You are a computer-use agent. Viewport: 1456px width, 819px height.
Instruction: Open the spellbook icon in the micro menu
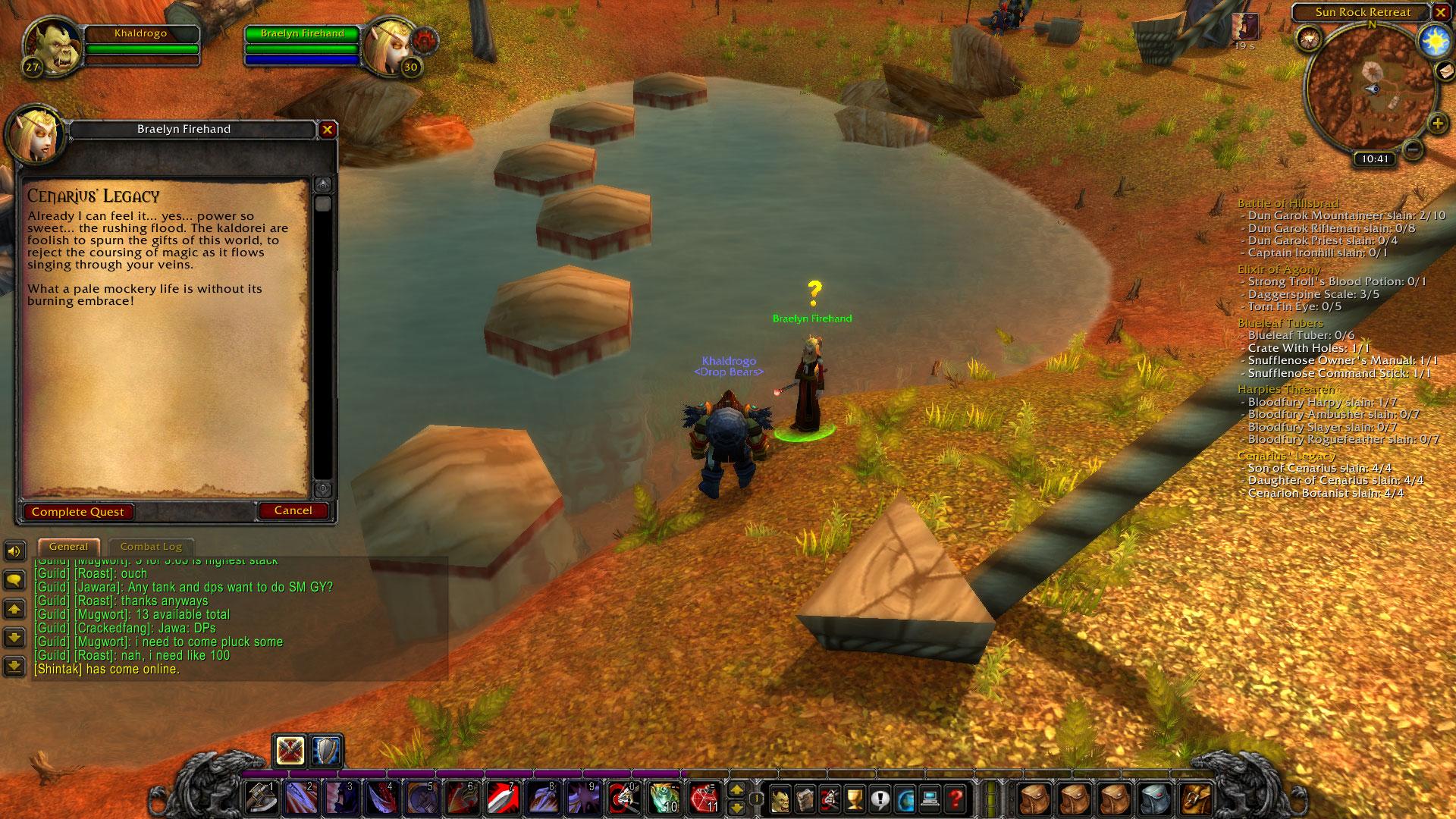click(805, 799)
